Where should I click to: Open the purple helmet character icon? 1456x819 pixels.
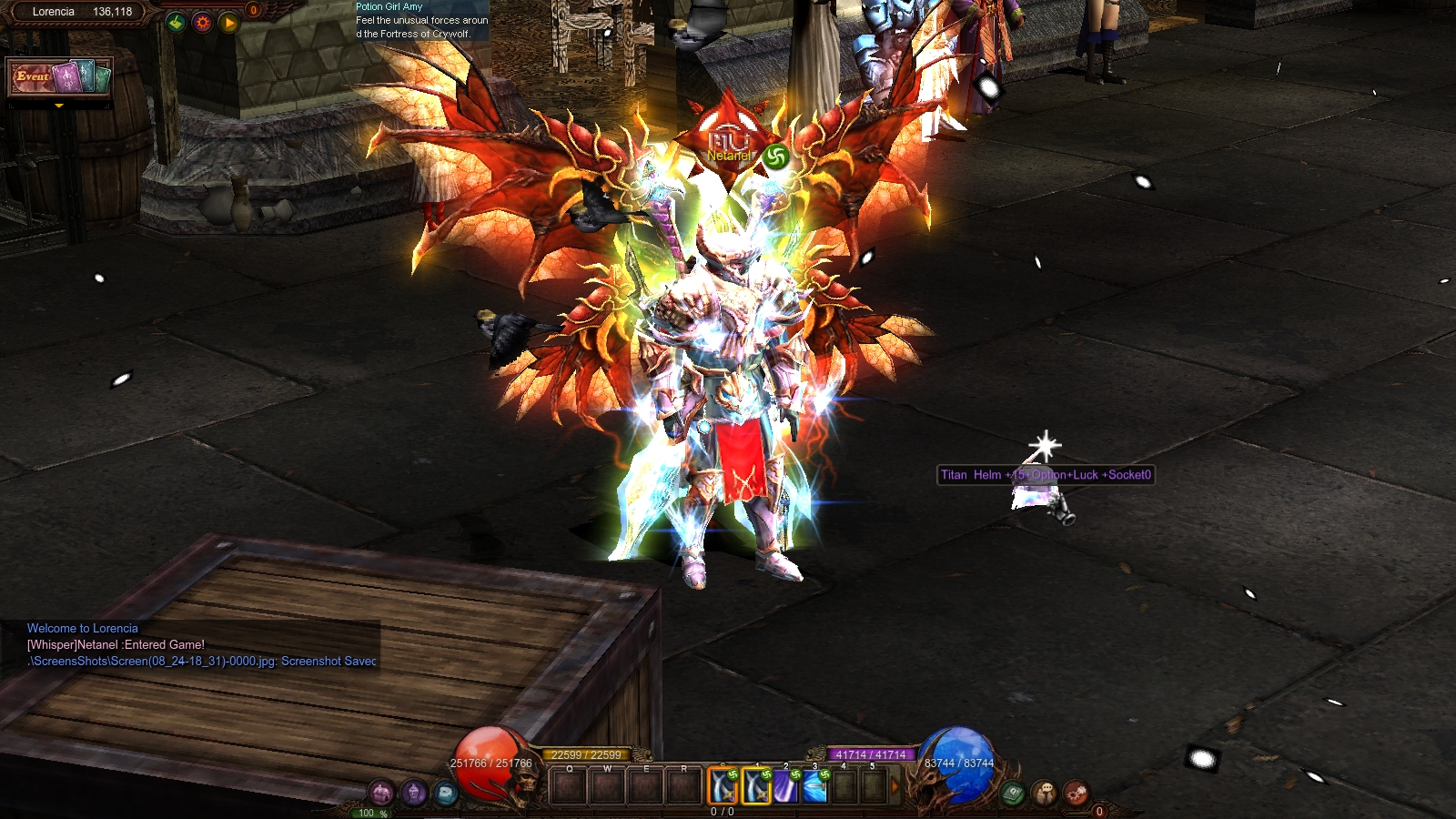pos(414,792)
